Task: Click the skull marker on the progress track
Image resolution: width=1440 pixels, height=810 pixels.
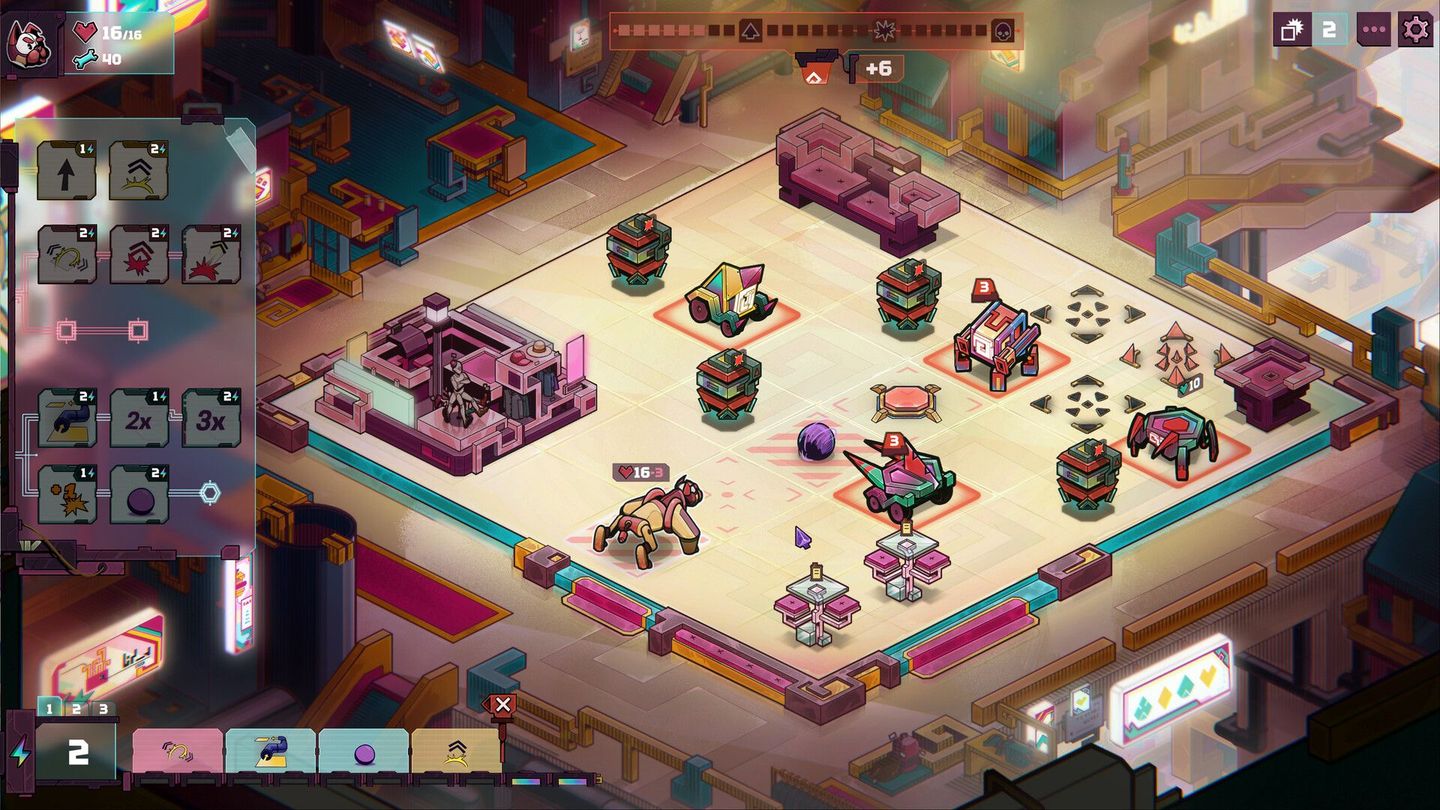Action: pos(1004,29)
